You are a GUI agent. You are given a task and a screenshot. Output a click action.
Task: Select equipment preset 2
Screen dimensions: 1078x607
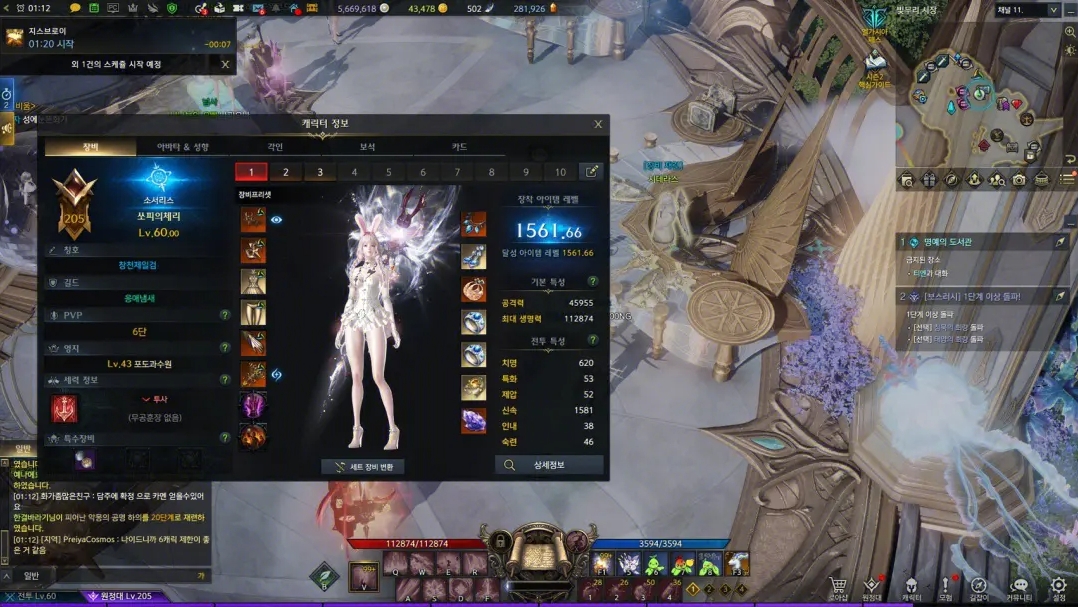pos(286,172)
